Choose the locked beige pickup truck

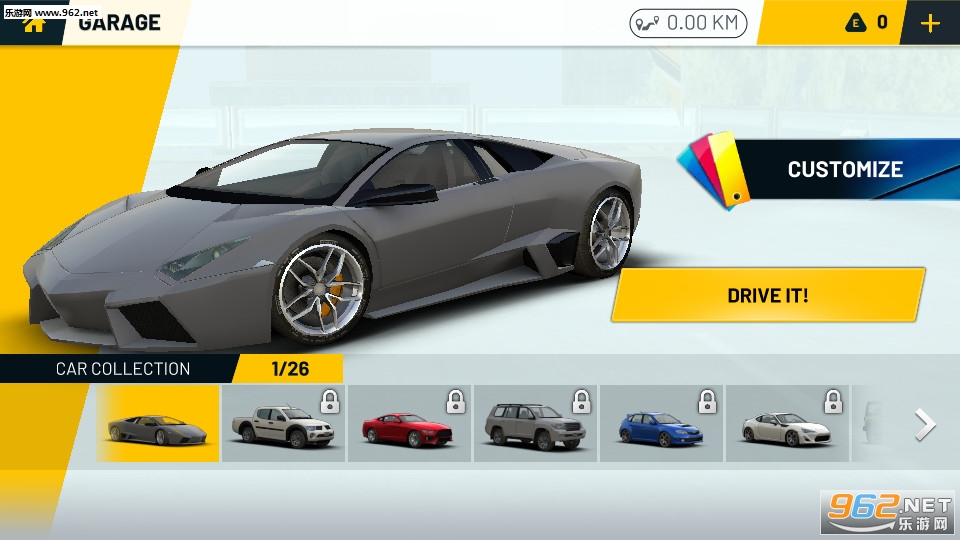coord(283,424)
